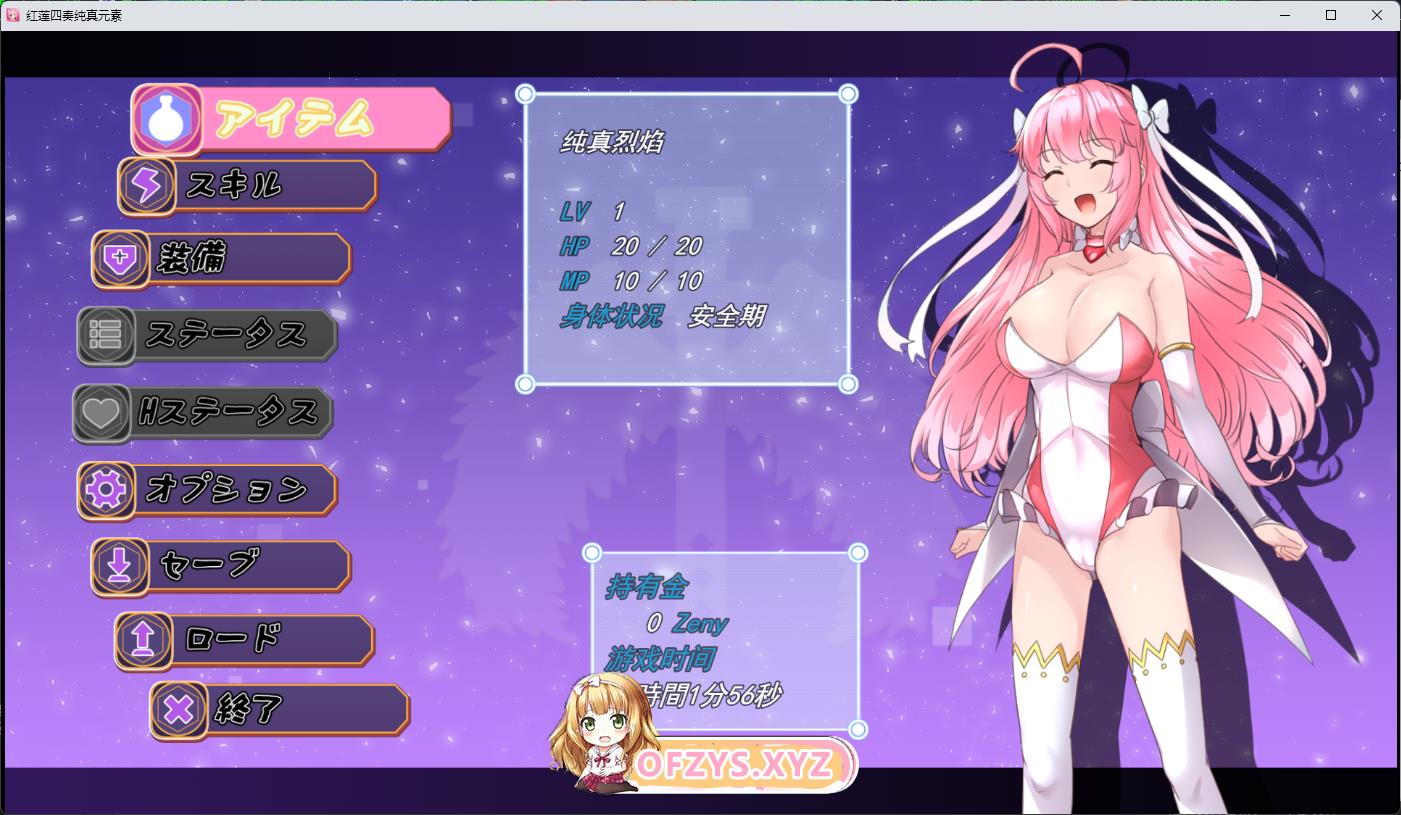
Task: Close the game window
Action: pos(1377,15)
